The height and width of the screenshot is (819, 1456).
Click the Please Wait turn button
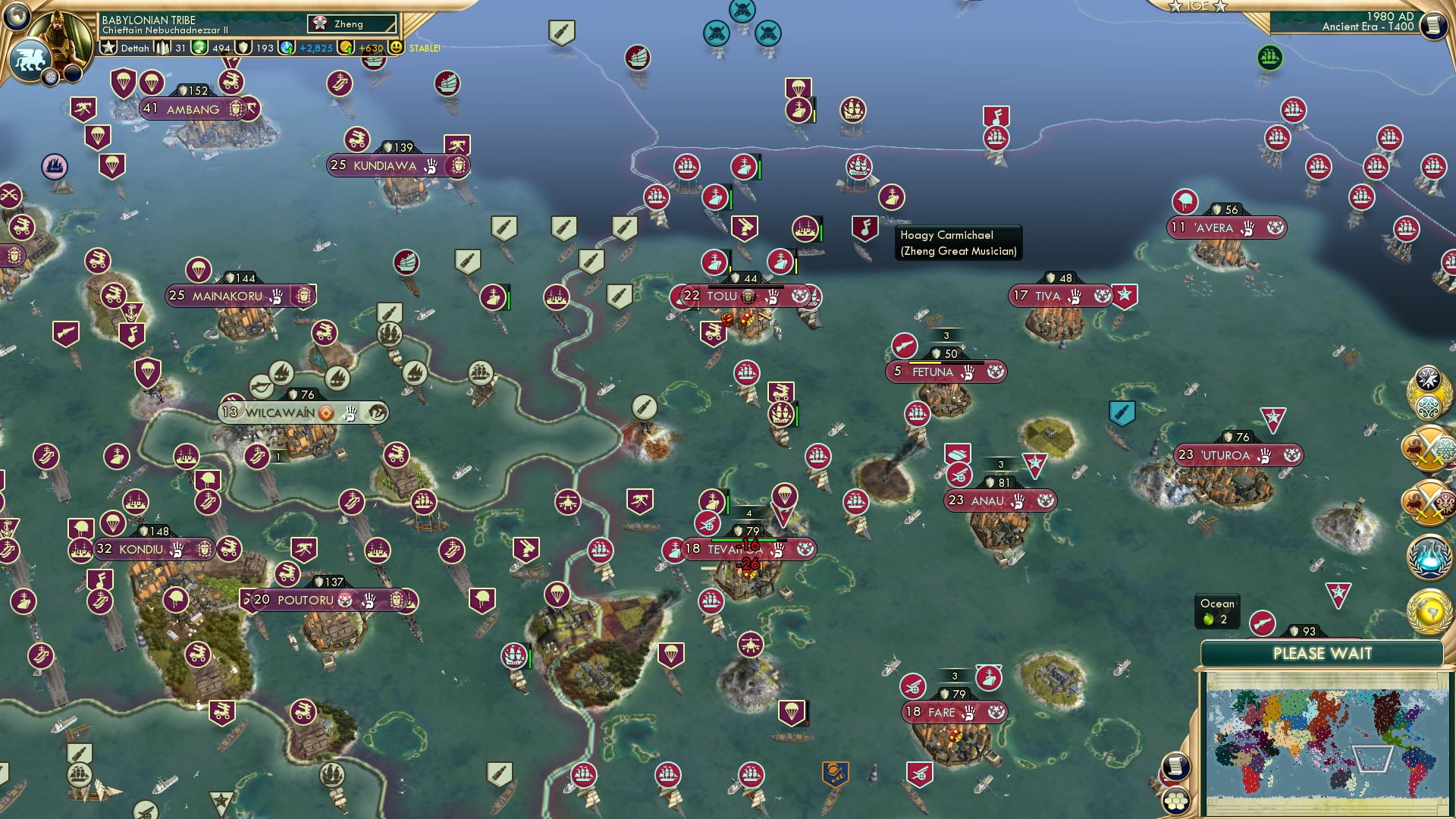coord(1322,654)
